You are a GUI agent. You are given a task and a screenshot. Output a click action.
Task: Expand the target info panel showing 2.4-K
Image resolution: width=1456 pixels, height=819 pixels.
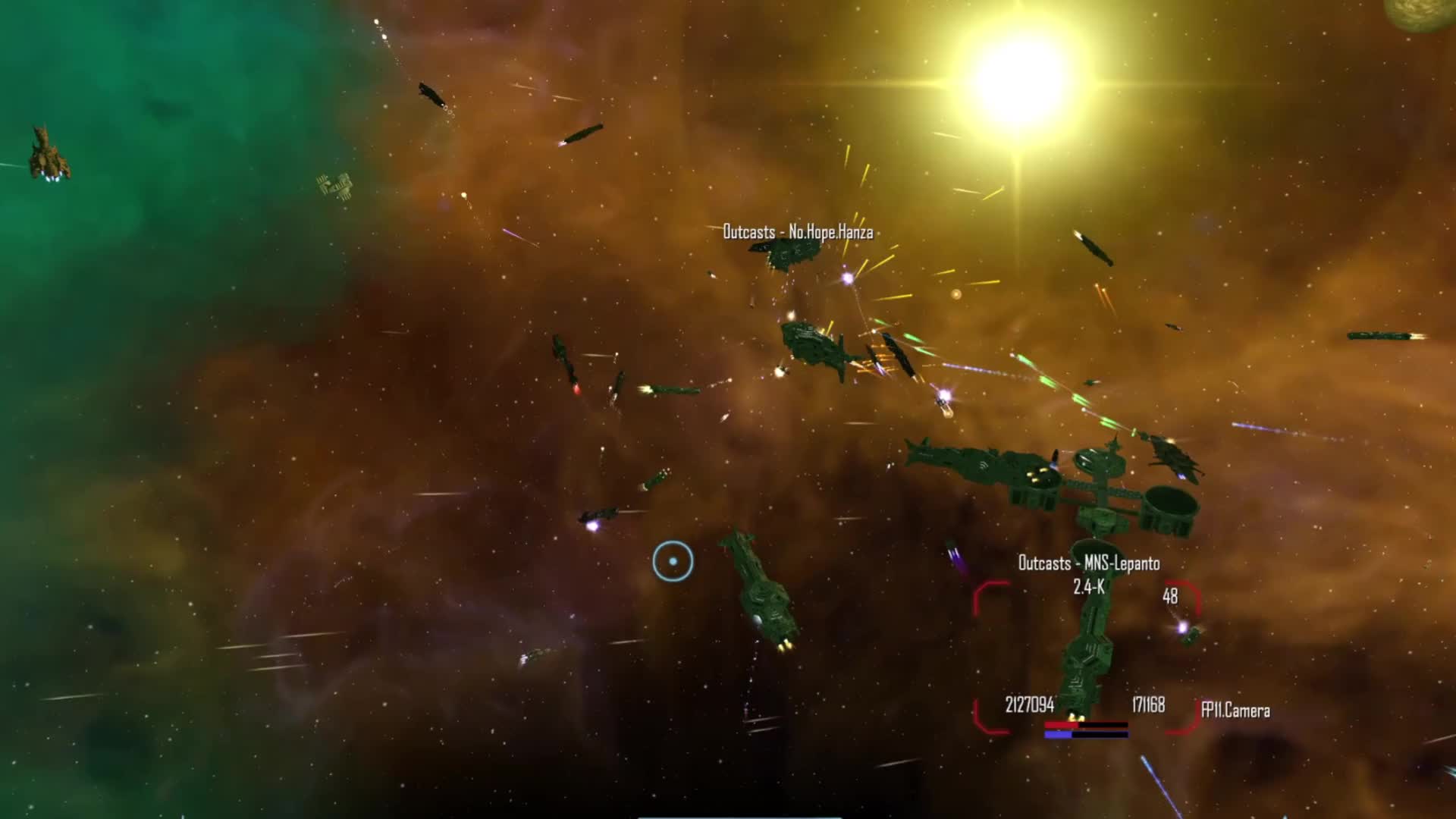pyautogui.click(x=1090, y=586)
